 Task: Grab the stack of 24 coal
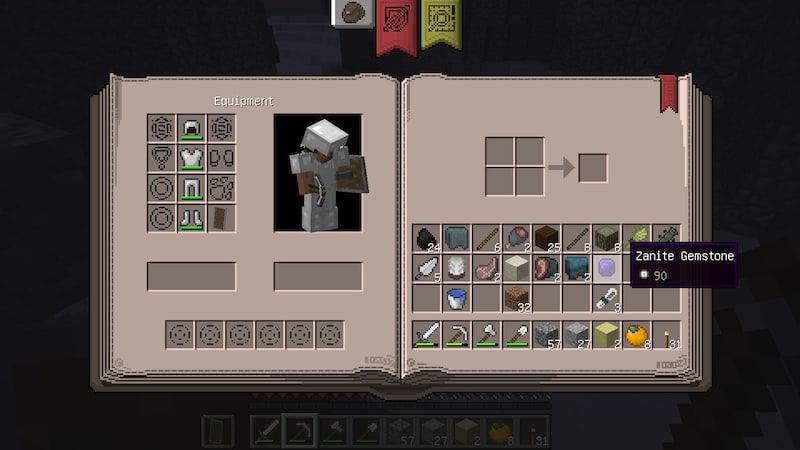[427, 238]
